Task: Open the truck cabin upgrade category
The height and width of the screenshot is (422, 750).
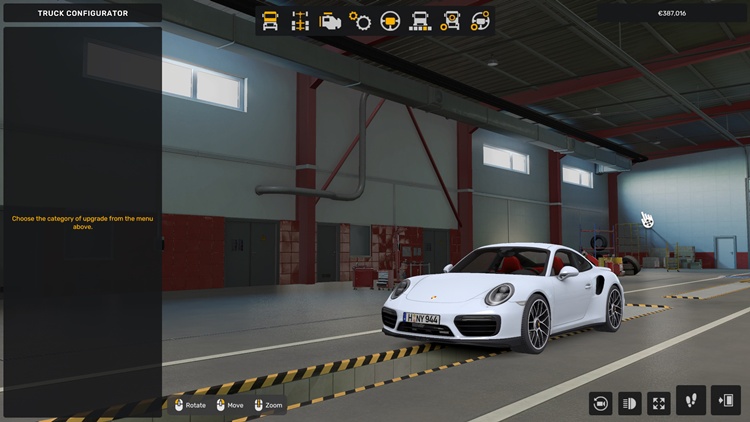Action: pyautogui.click(x=270, y=21)
